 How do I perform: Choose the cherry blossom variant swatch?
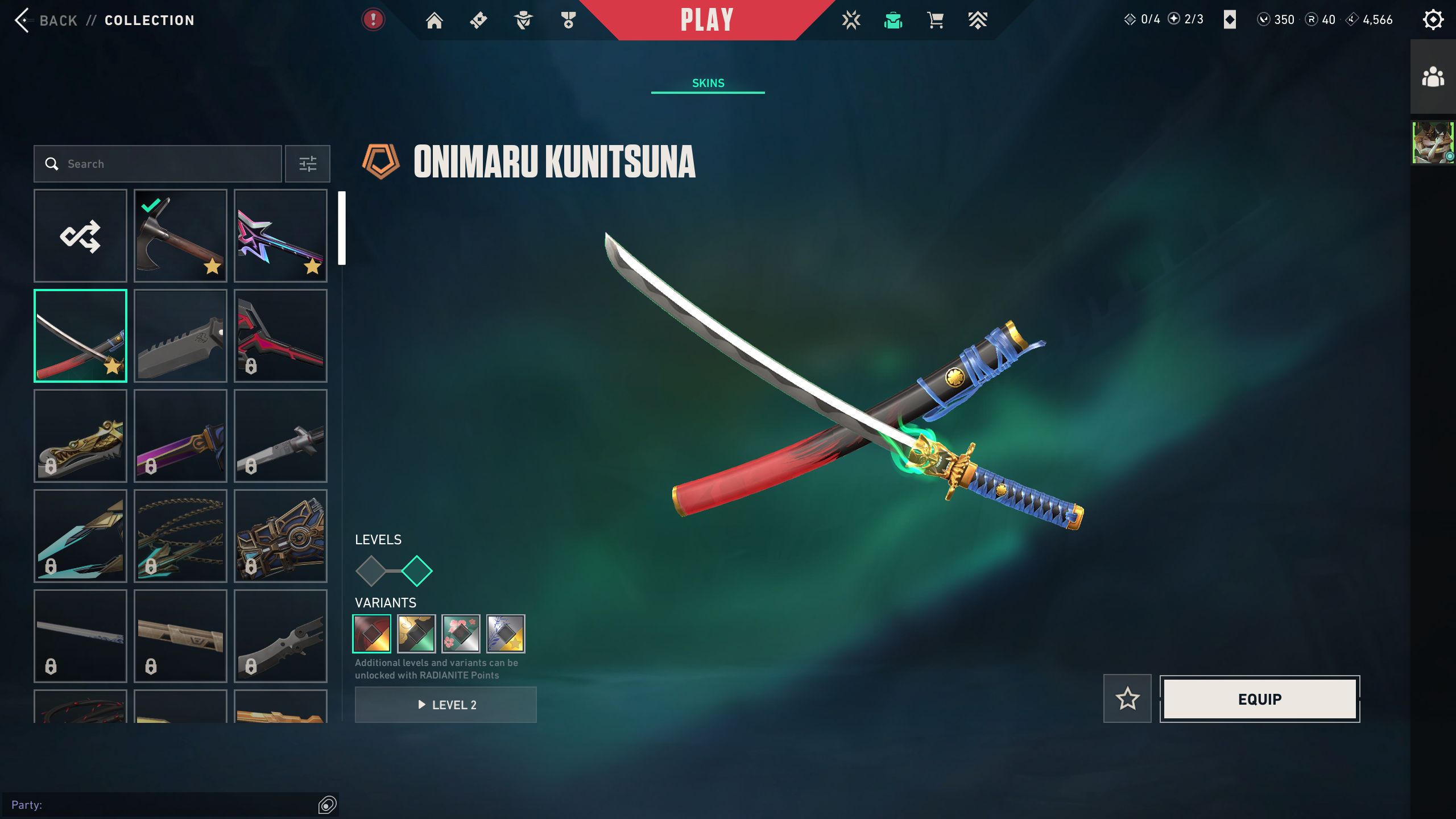[461, 634]
